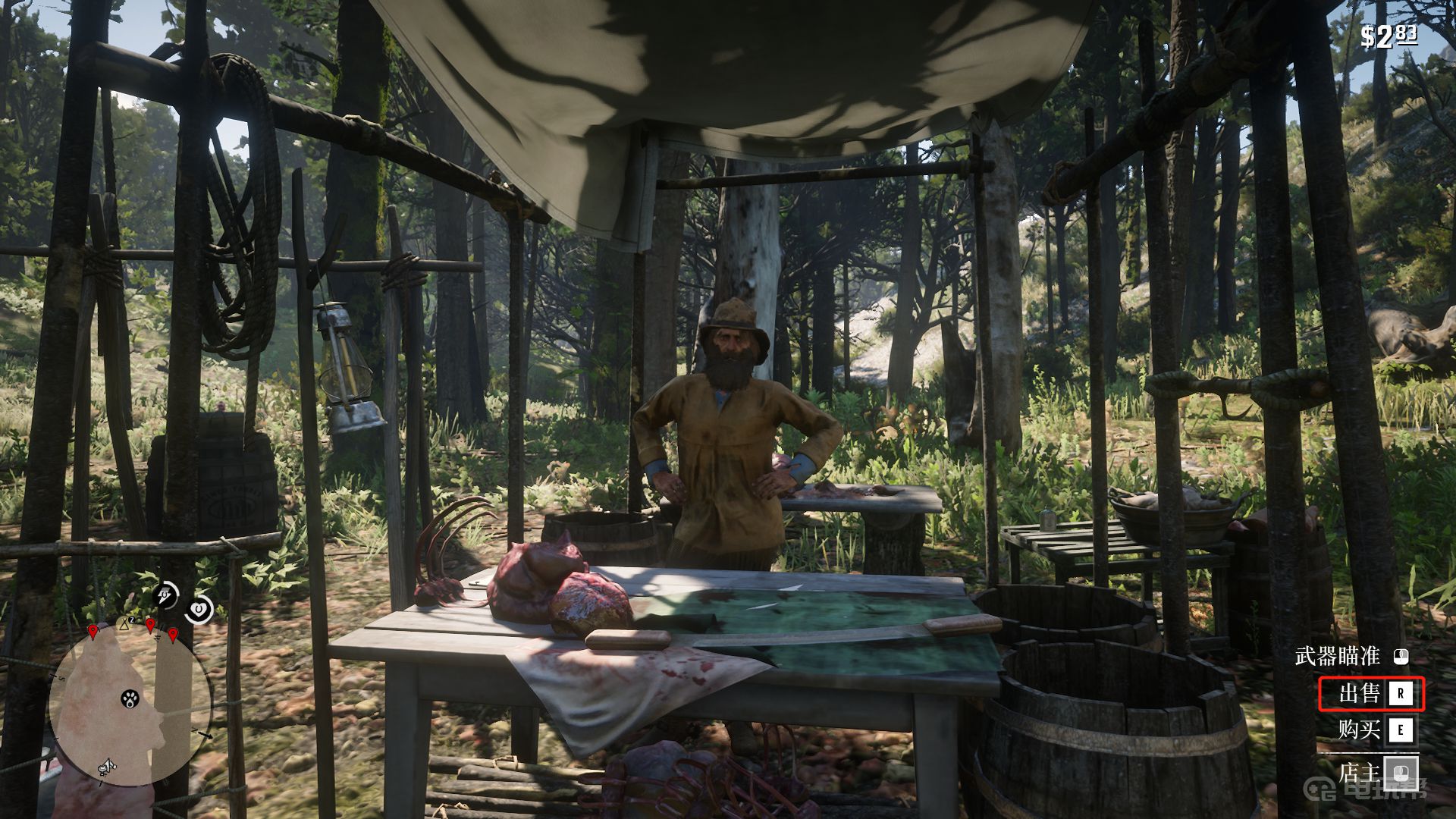The width and height of the screenshot is (1456, 819).
Task: Select the trapper paw print marker
Action: (130, 698)
